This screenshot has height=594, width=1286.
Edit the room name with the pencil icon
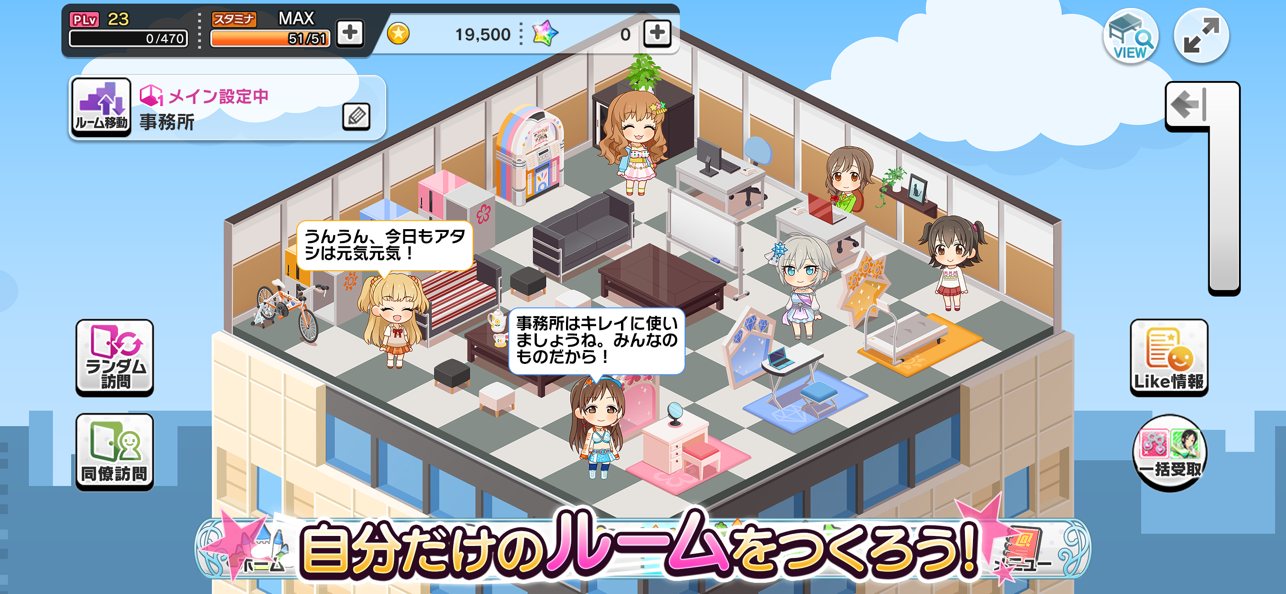click(x=356, y=117)
